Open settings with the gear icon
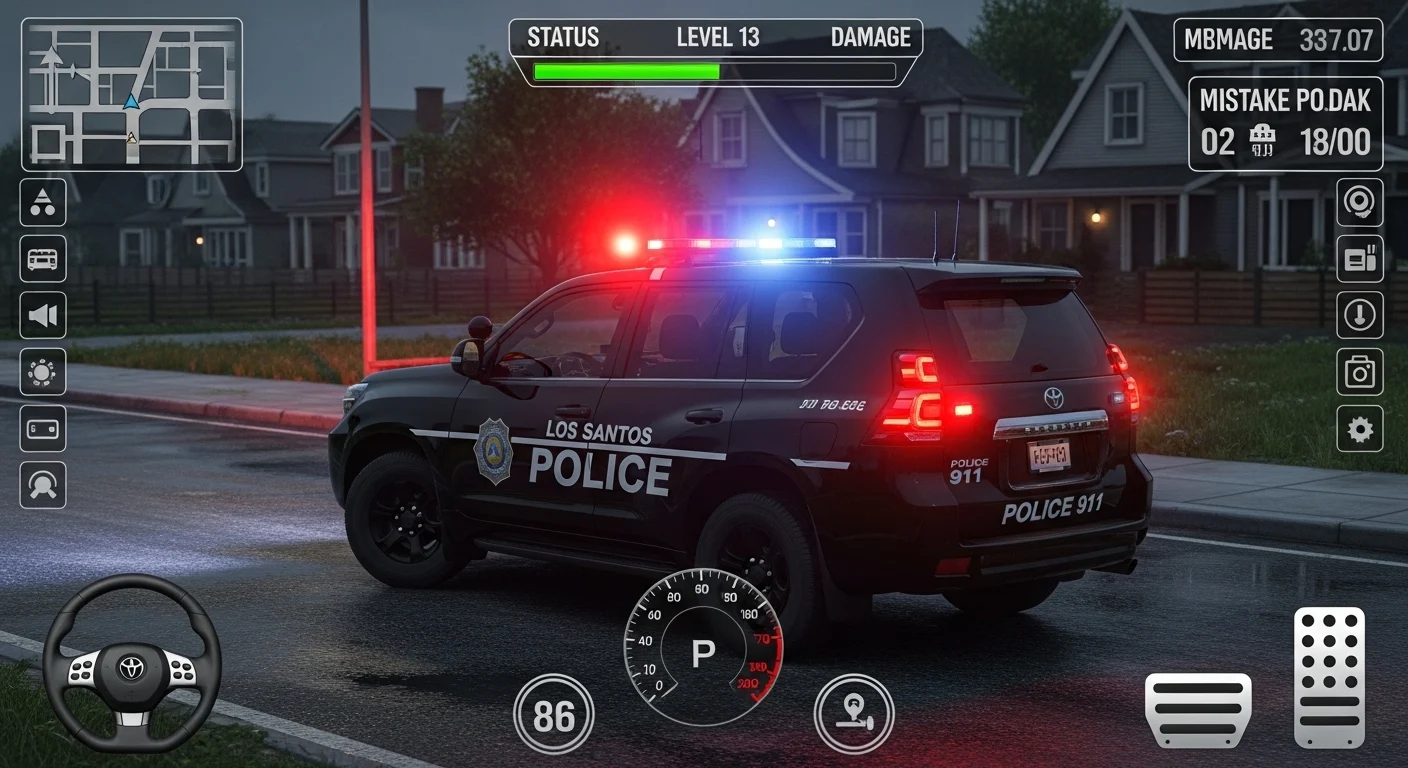This screenshot has height=768, width=1408. tap(1360, 429)
